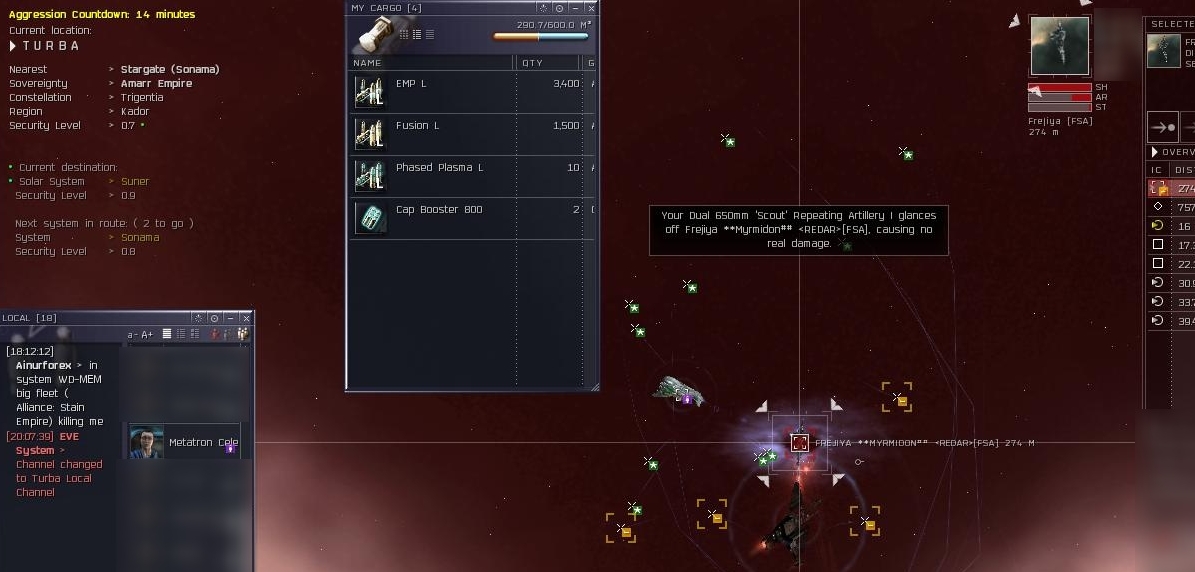
Task: Close the Local chat window
Action: 246,318
